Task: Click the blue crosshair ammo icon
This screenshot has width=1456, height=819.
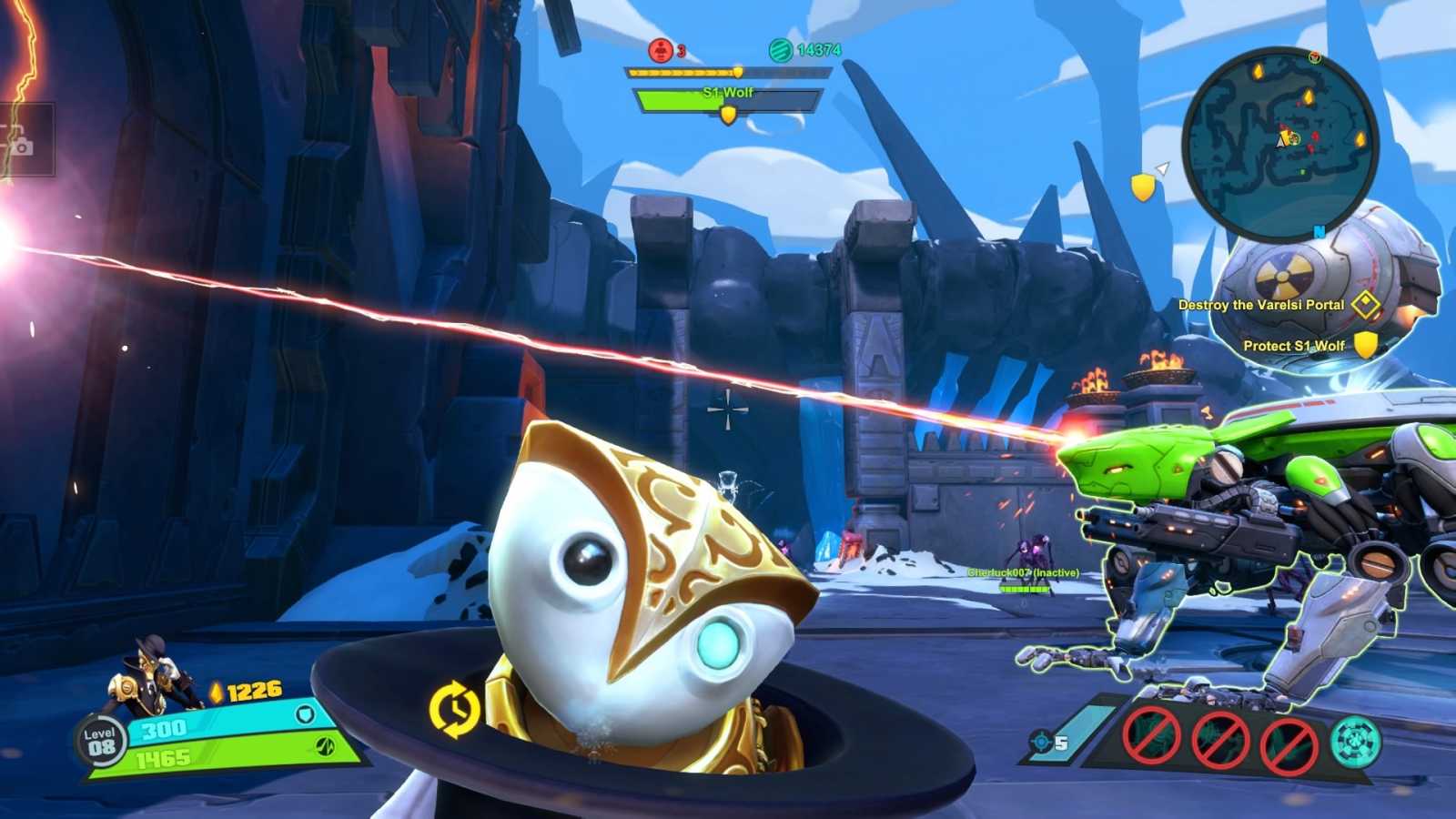Action: [1042, 743]
